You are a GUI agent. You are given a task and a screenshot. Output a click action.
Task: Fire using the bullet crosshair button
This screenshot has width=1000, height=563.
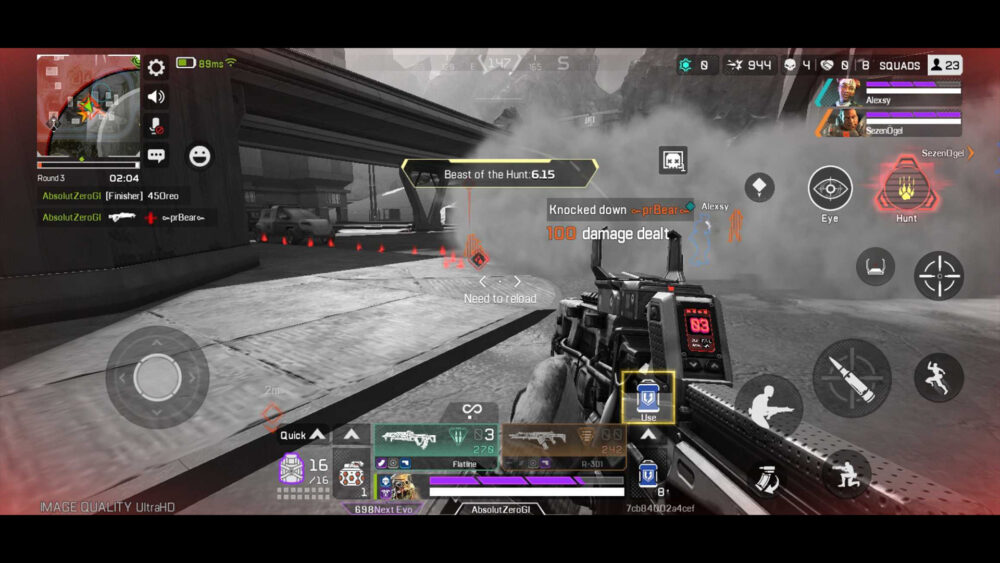[x=851, y=377]
